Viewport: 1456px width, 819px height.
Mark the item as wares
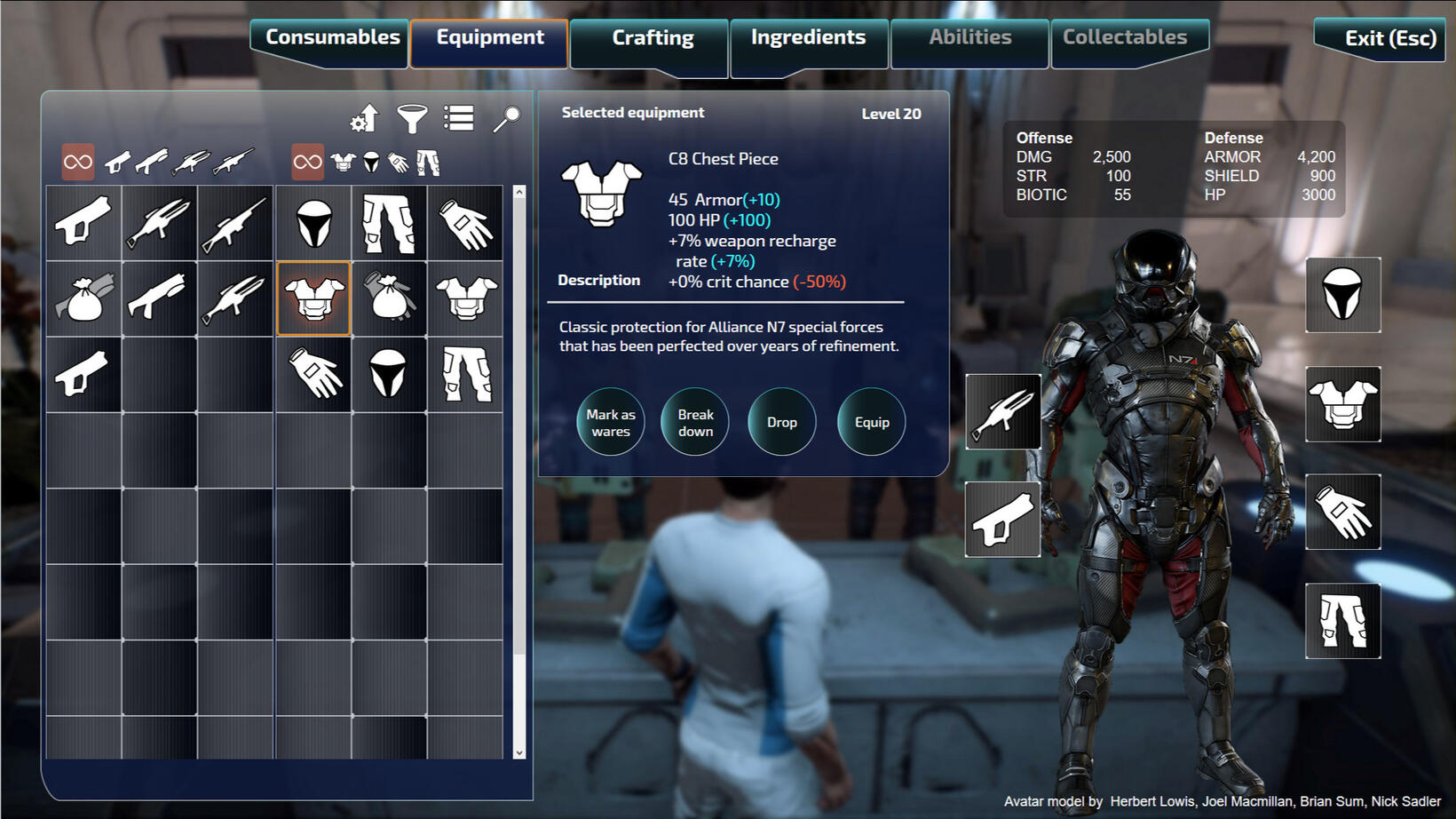tap(611, 422)
